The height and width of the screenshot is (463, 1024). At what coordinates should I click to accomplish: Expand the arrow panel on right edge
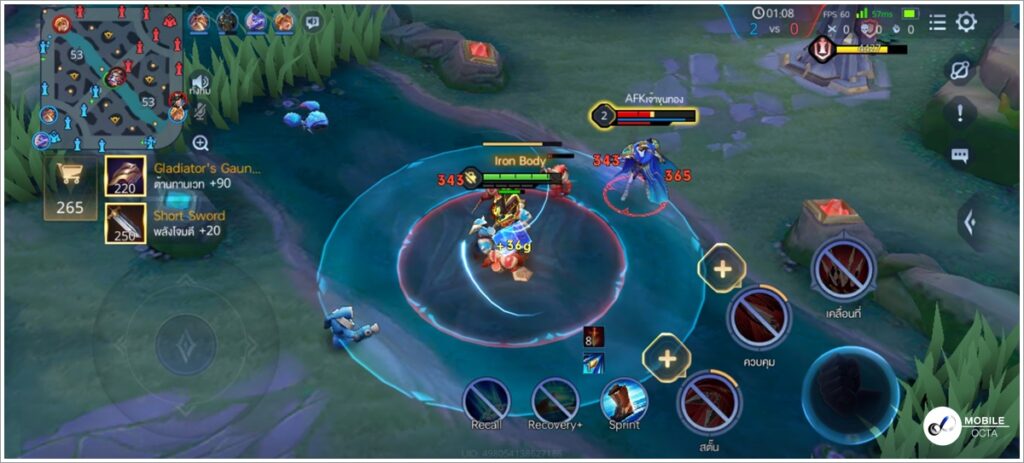point(969,221)
